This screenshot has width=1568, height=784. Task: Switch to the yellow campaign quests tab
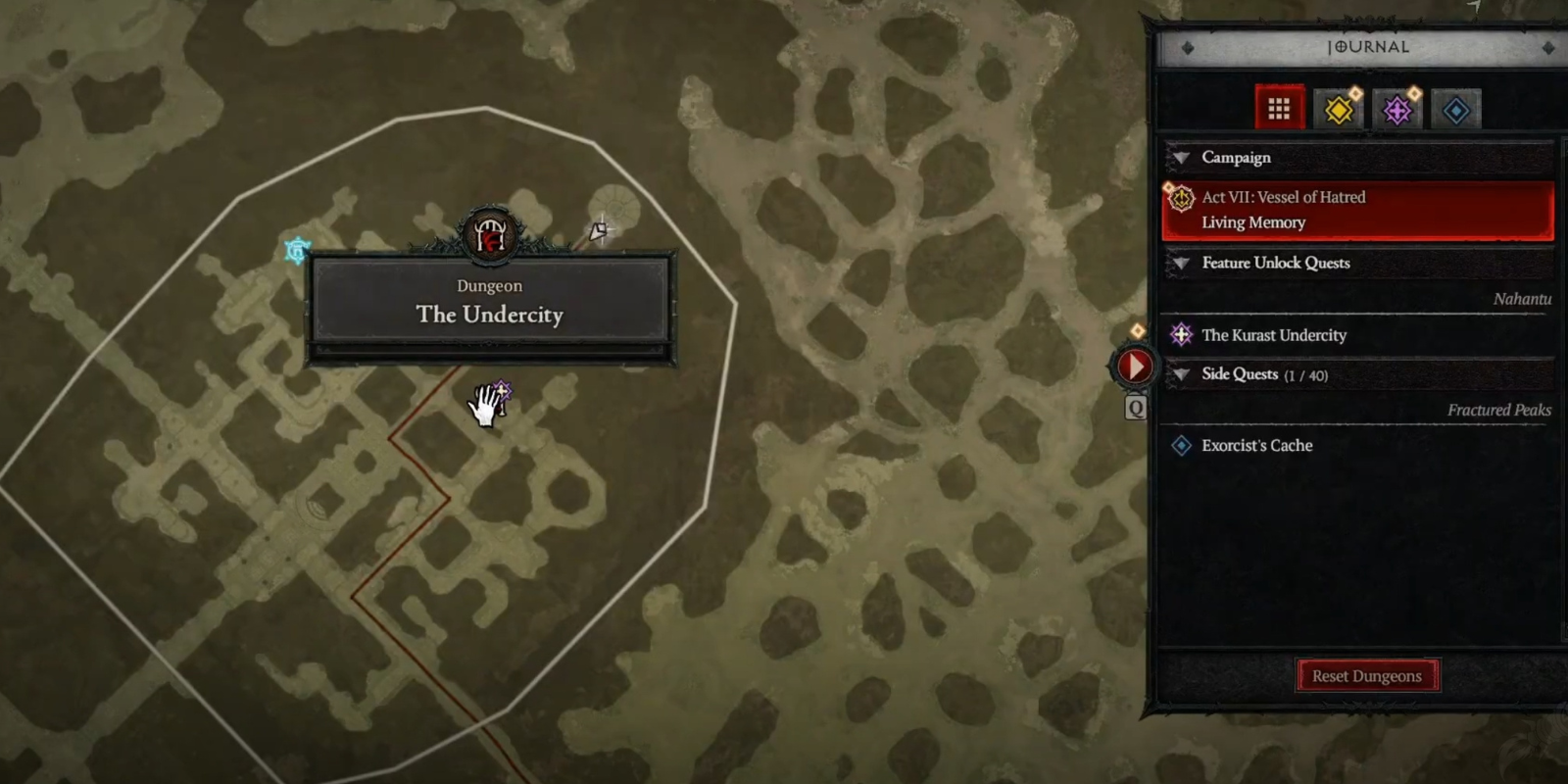[x=1339, y=110]
